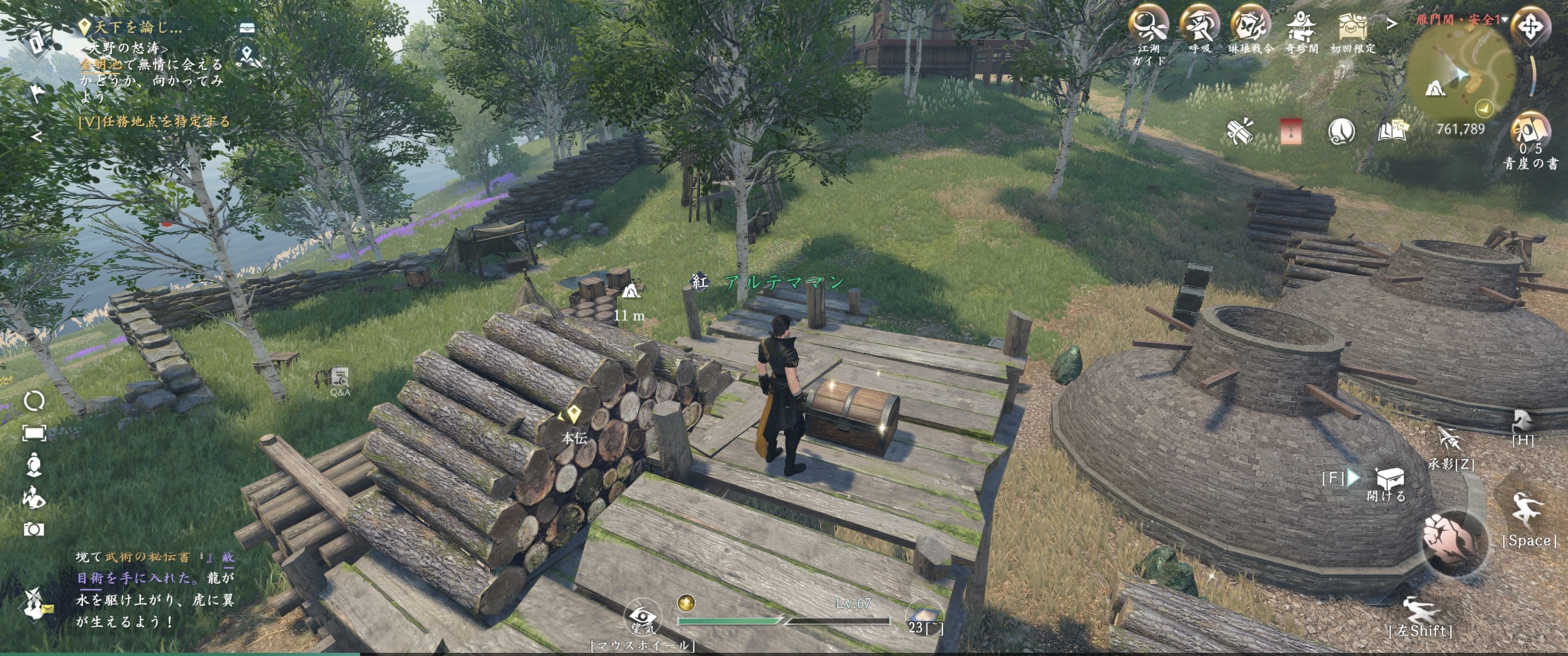Viewport: 1568px width, 656px height.
Task: Open the 呼吸 menu icon
Action: click(x=1200, y=25)
